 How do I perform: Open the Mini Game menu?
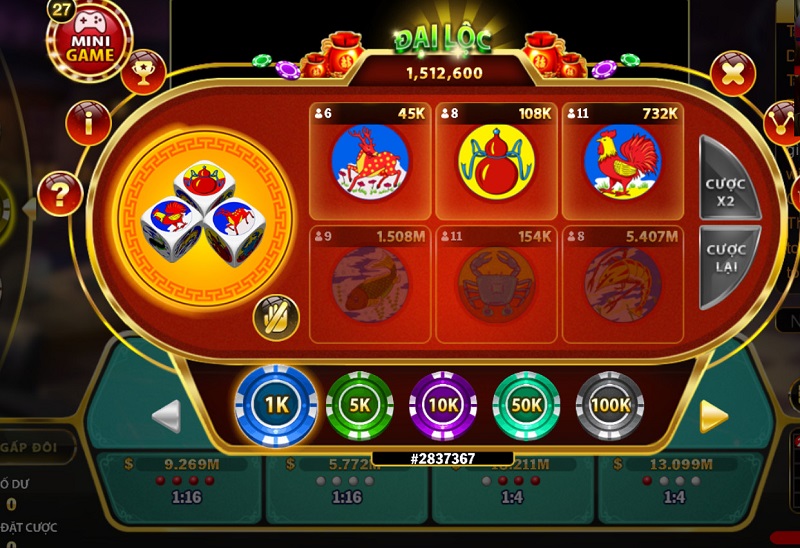pos(89,42)
